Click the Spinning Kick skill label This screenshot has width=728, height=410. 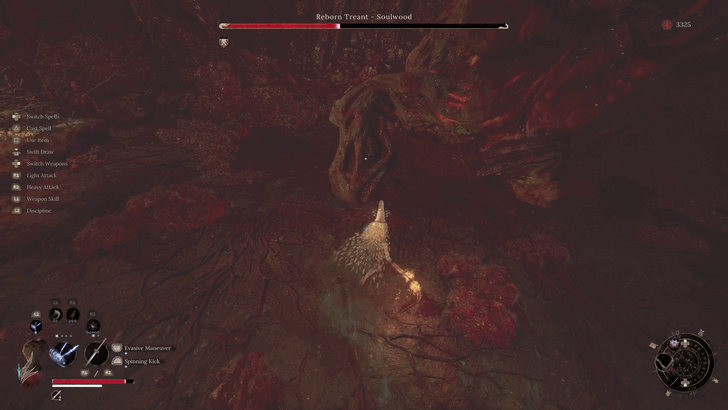click(141, 361)
